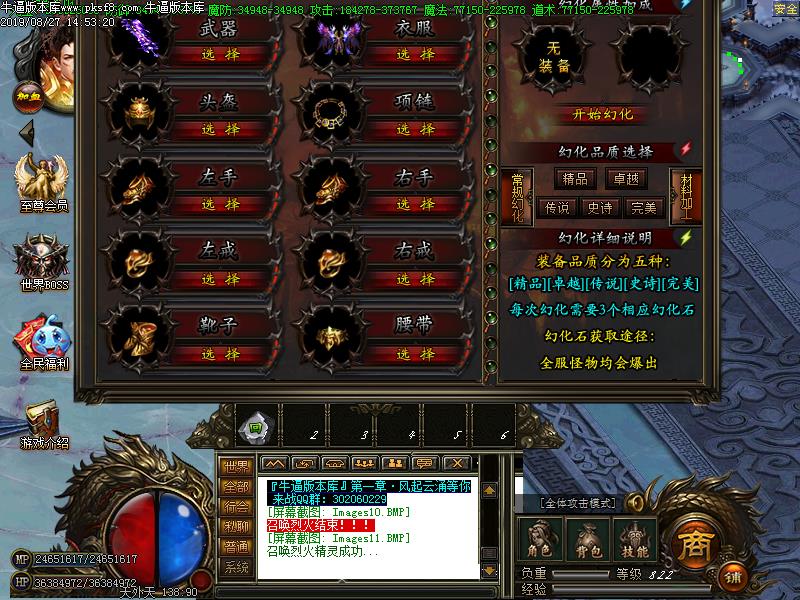
Task: Choose the belt (腰带) select button
Action: 414,354
